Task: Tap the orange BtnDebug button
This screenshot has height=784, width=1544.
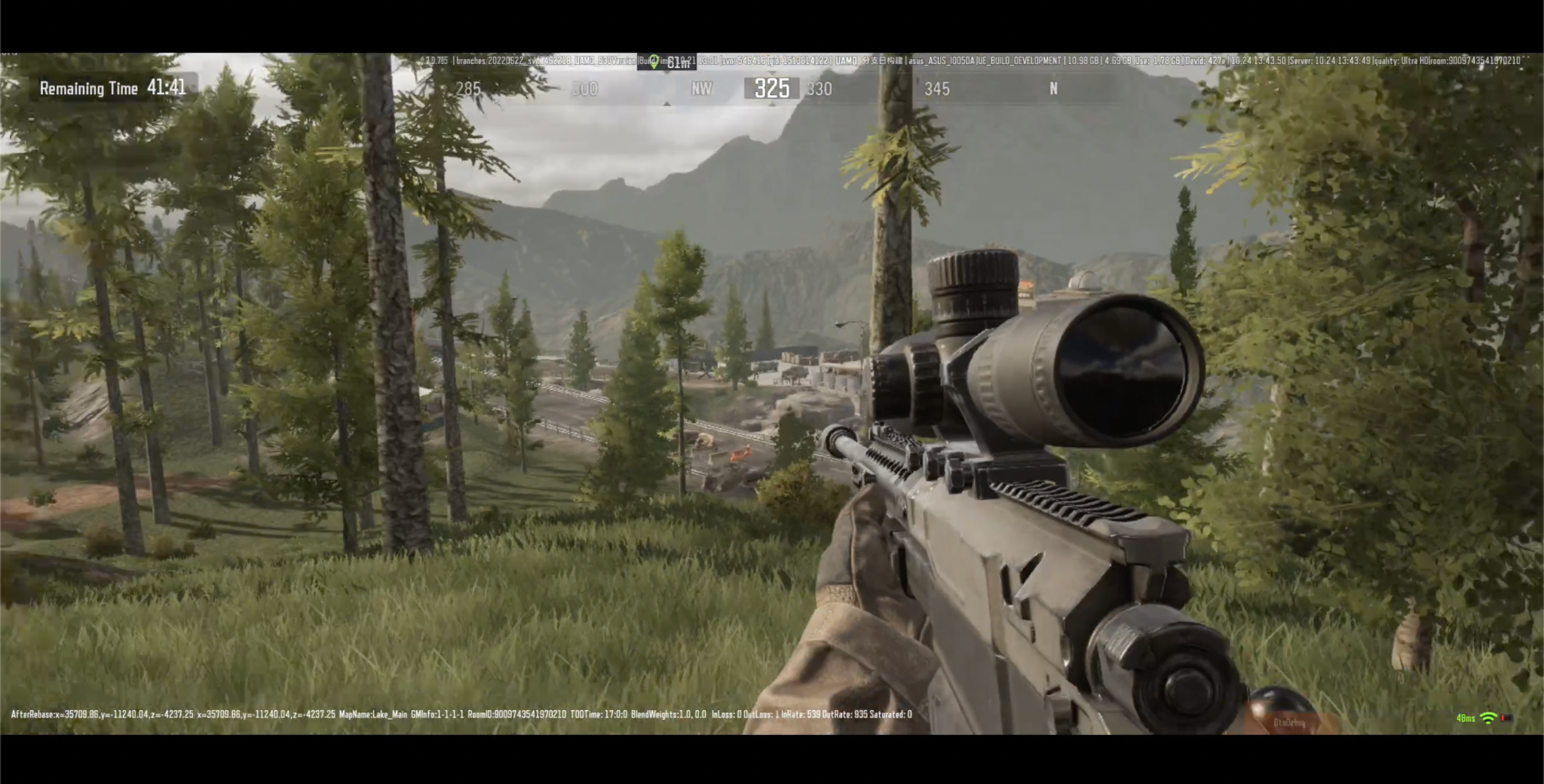Action: coord(1289,722)
